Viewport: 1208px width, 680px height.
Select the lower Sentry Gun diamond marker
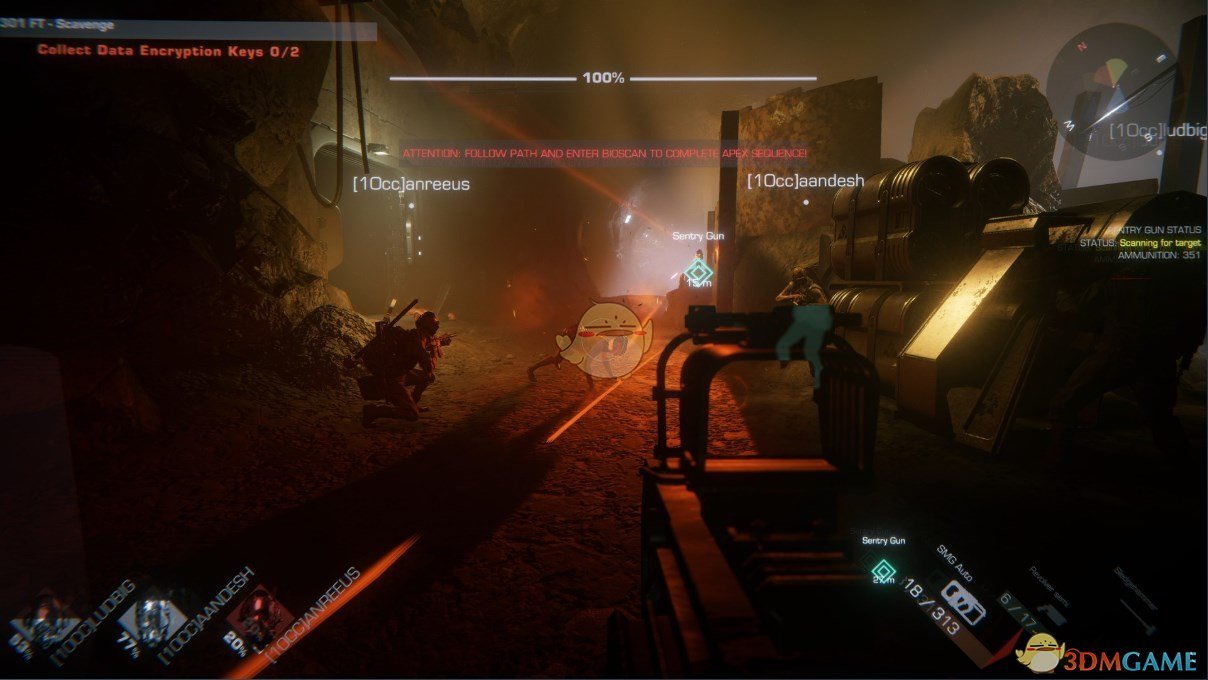pos(883,572)
